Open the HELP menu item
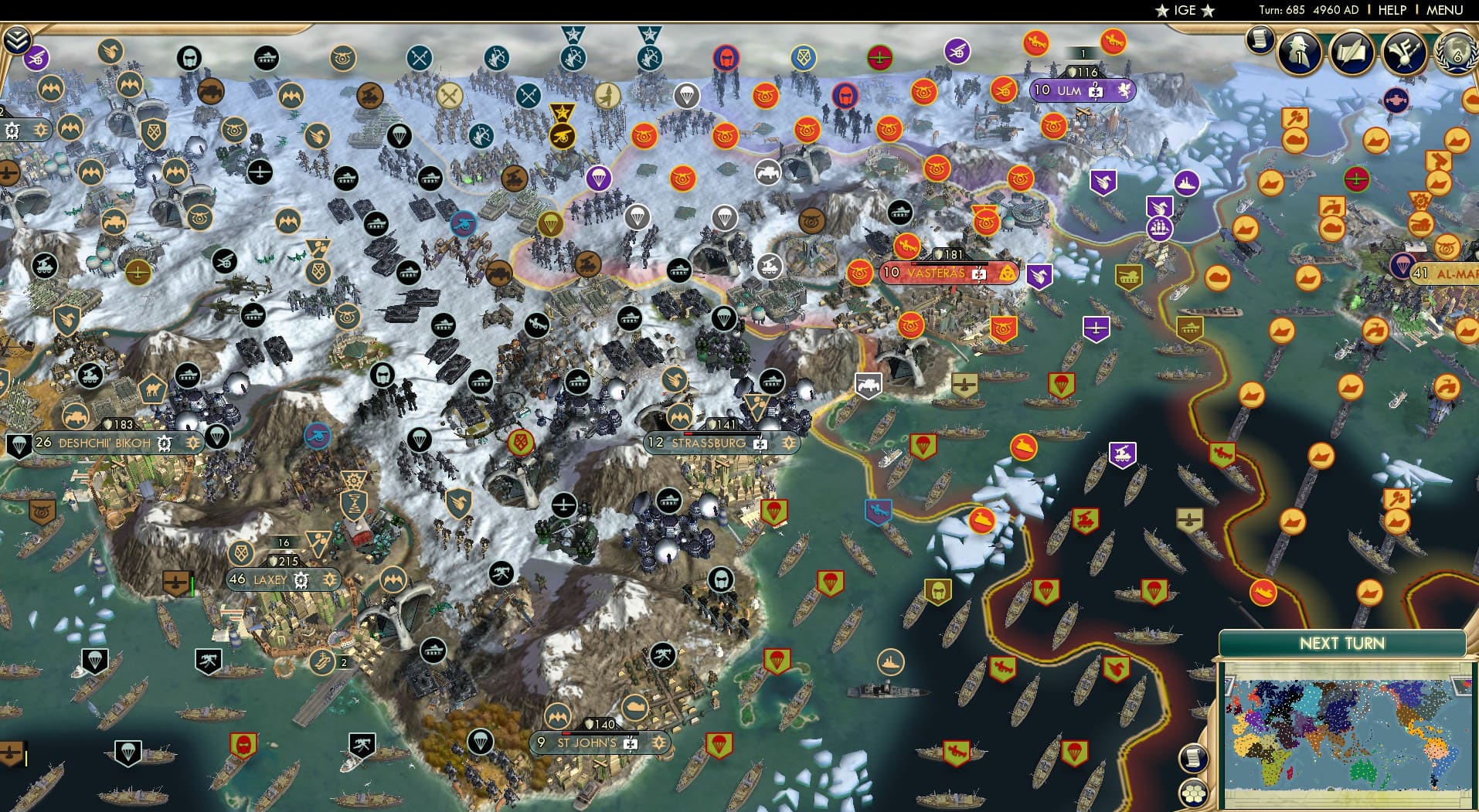This screenshot has width=1479, height=812. (x=1392, y=10)
